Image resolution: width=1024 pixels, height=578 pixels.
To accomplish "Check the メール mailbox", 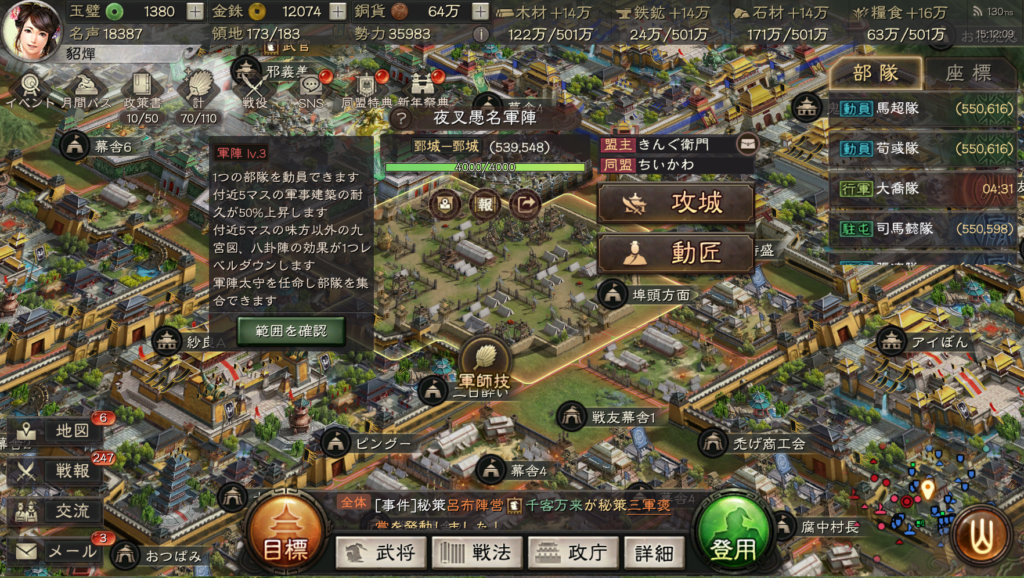I will click(57, 551).
